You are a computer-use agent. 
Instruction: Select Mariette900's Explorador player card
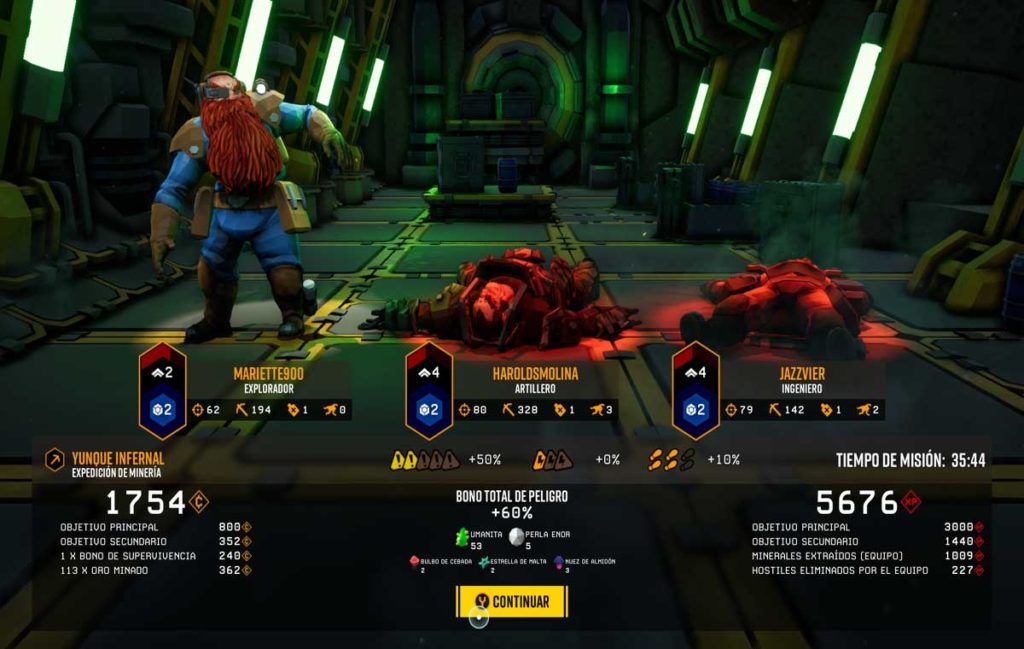[x=267, y=390]
